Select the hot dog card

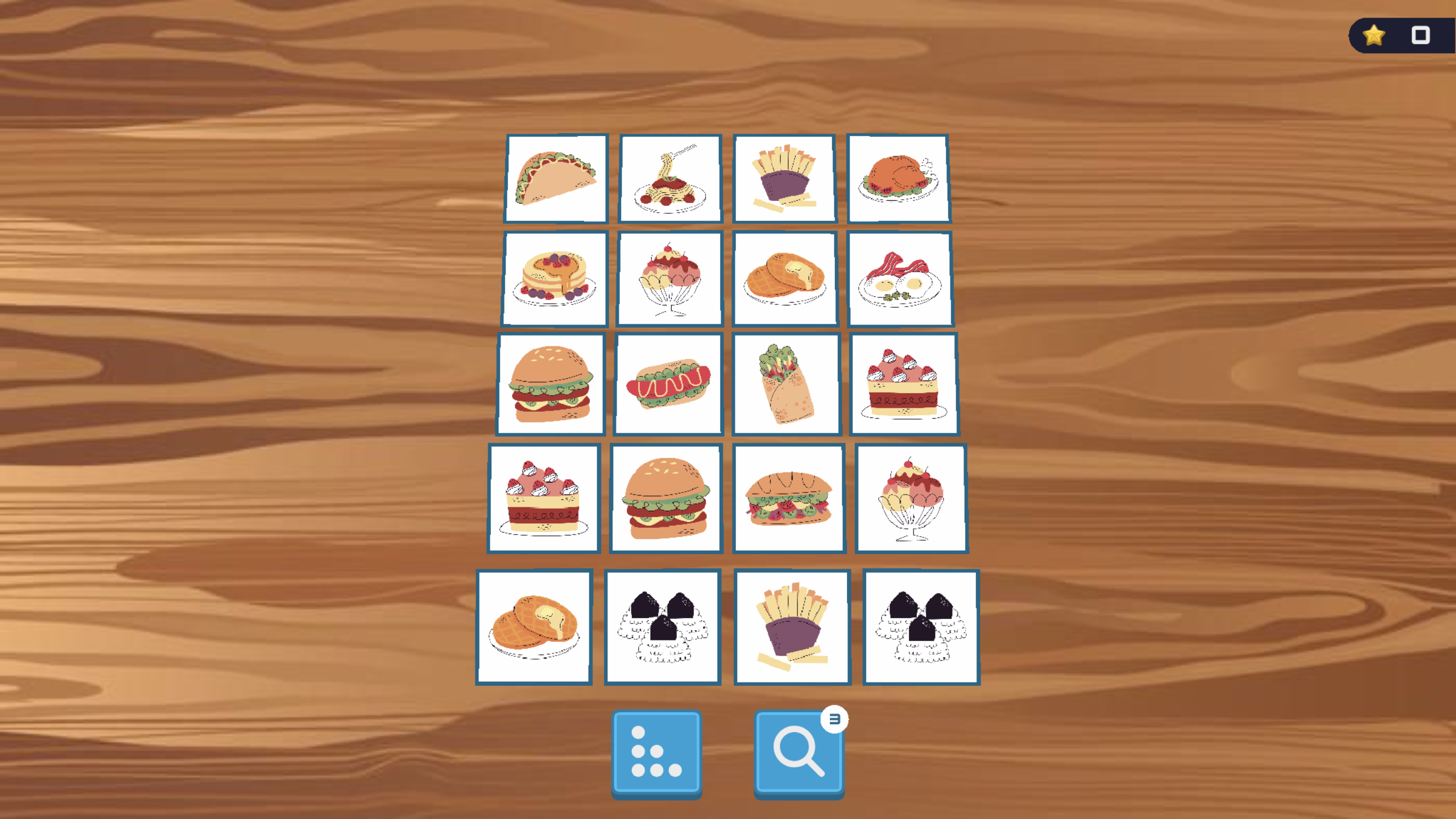(668, 383)
